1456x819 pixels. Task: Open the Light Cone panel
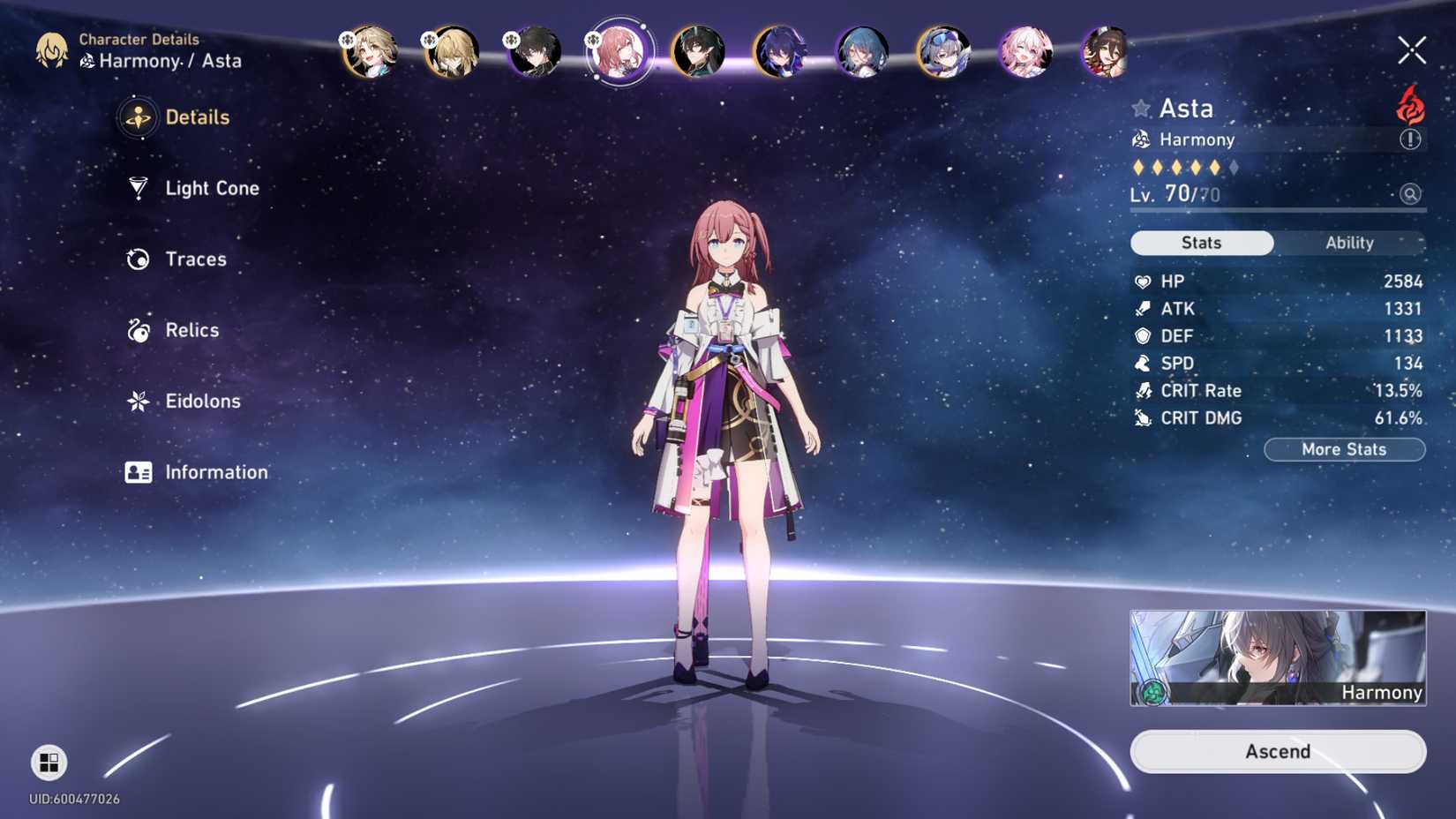(212, 188)
